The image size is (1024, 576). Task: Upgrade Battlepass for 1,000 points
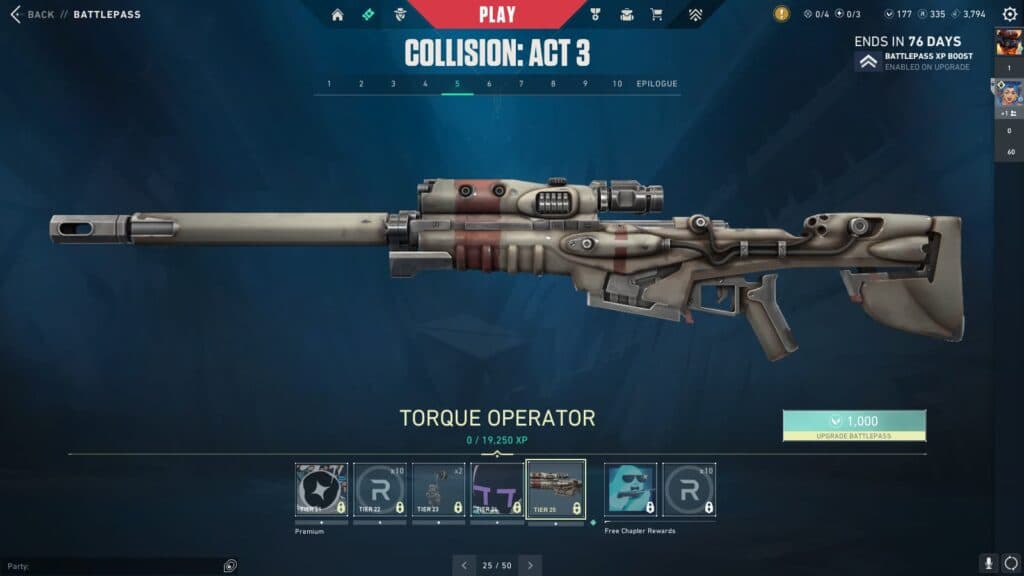point(854,425)
